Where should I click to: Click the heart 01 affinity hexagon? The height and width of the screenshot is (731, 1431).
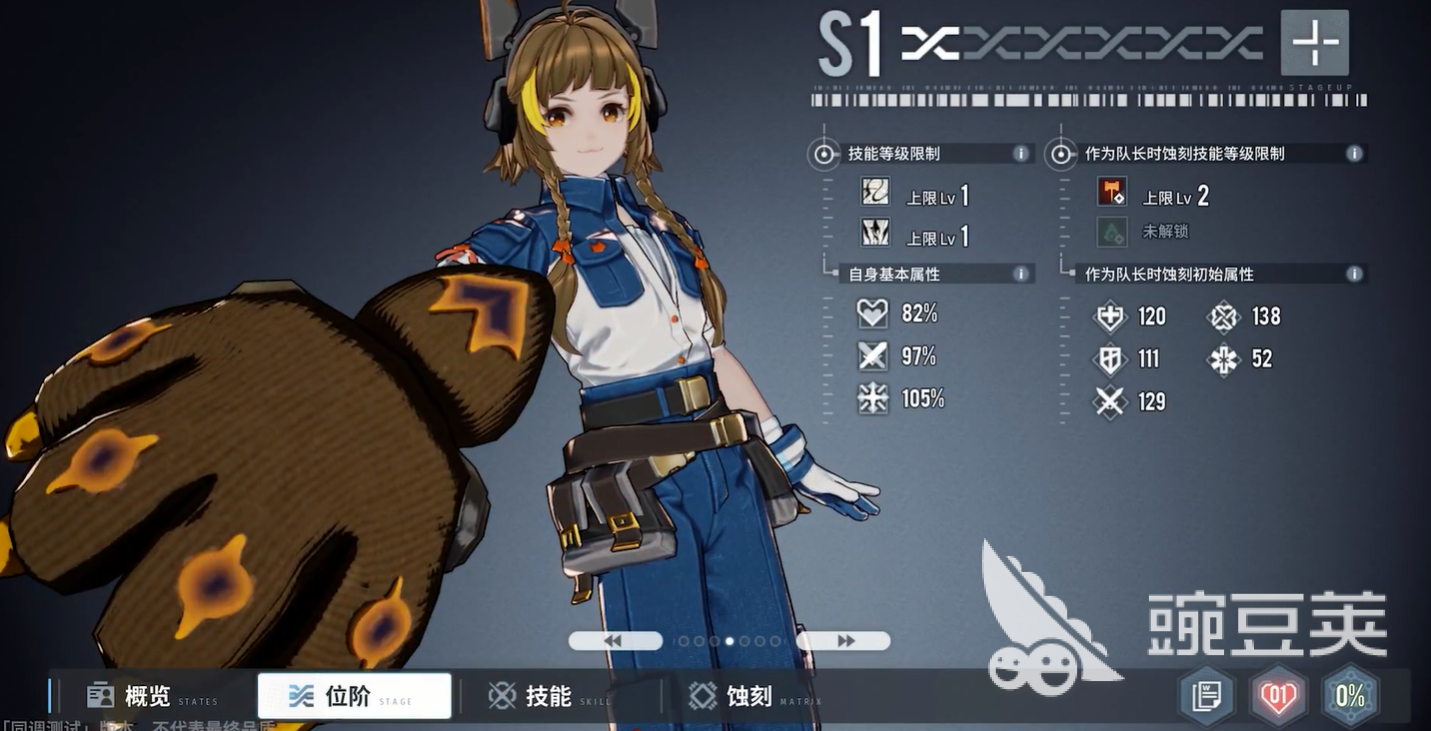(1278, 696)
